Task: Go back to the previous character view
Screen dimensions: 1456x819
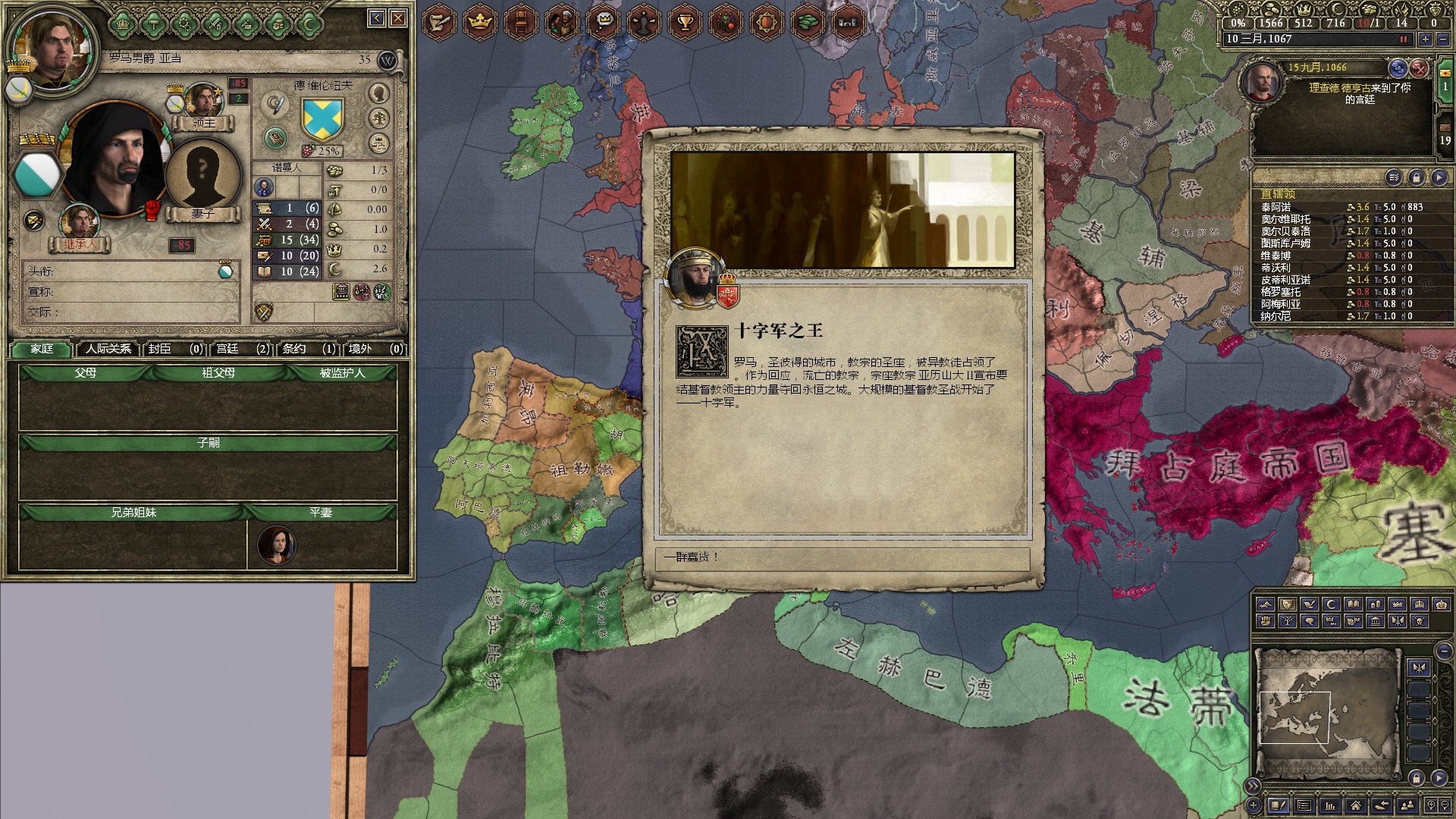Action: 377,18
